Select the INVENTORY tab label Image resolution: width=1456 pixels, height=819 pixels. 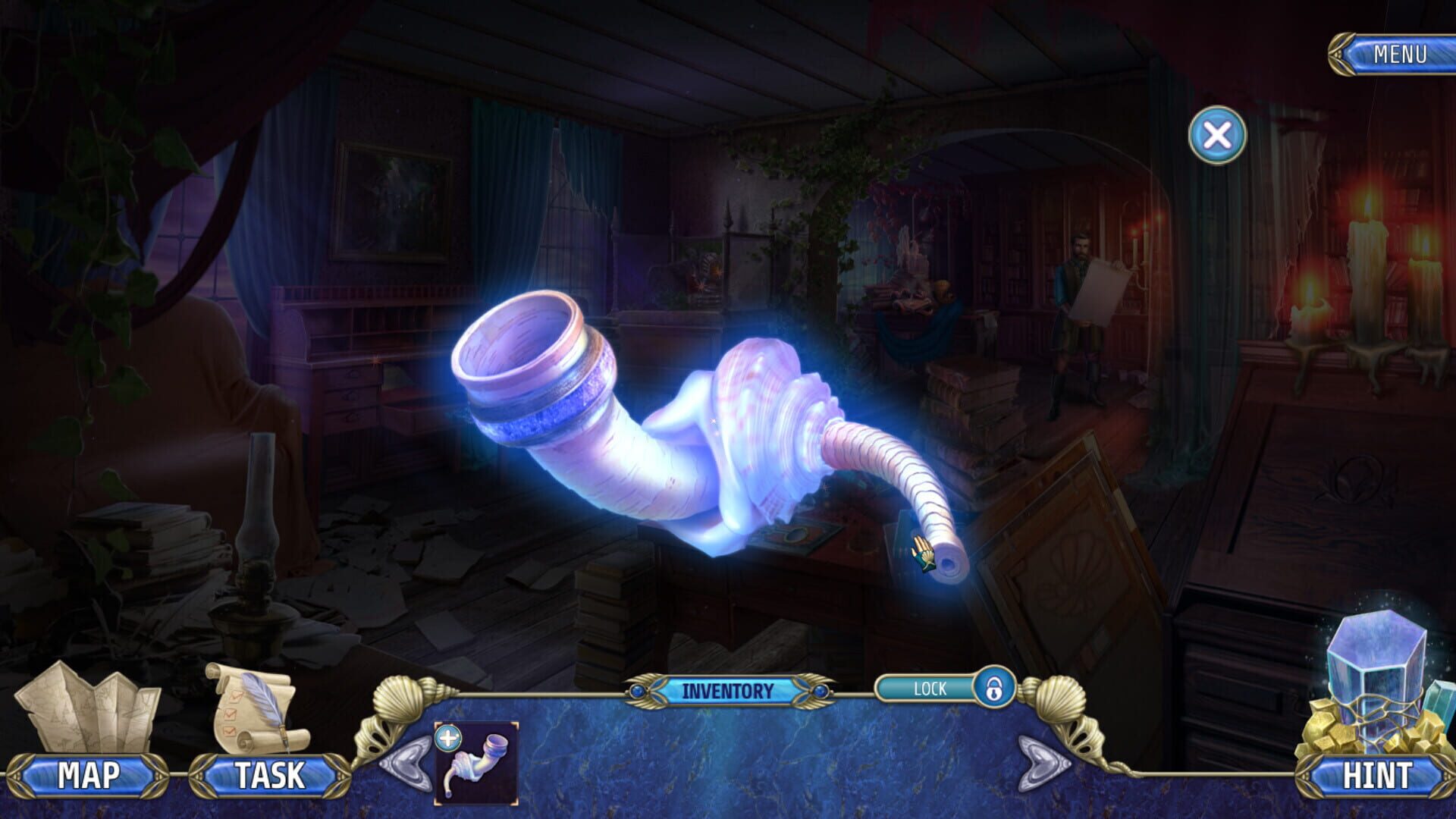726,690
